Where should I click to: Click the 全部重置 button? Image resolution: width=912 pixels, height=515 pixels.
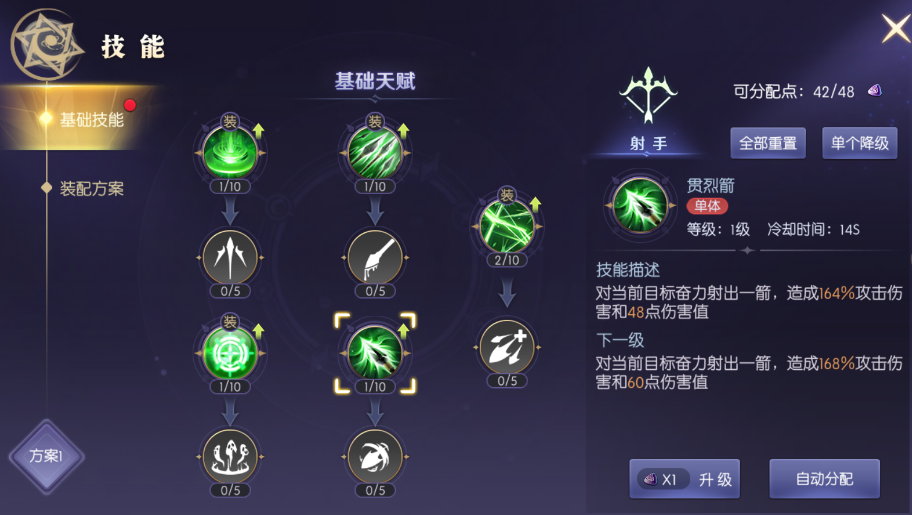tap(768, 143)
